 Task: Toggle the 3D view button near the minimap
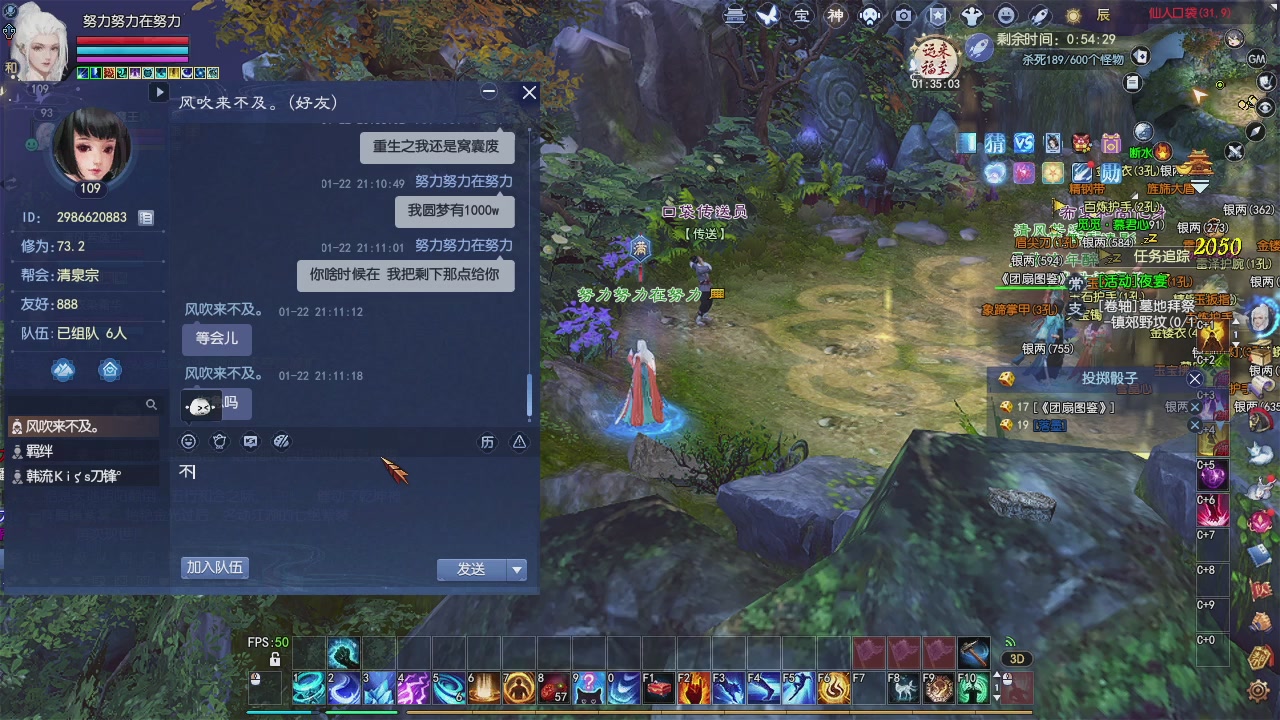[1018, 658]
